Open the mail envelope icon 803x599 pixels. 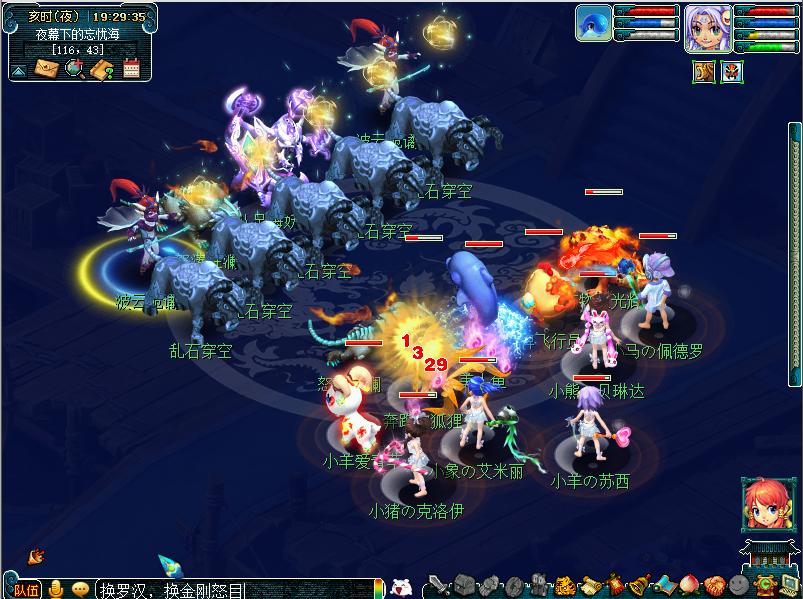(47, 68)
